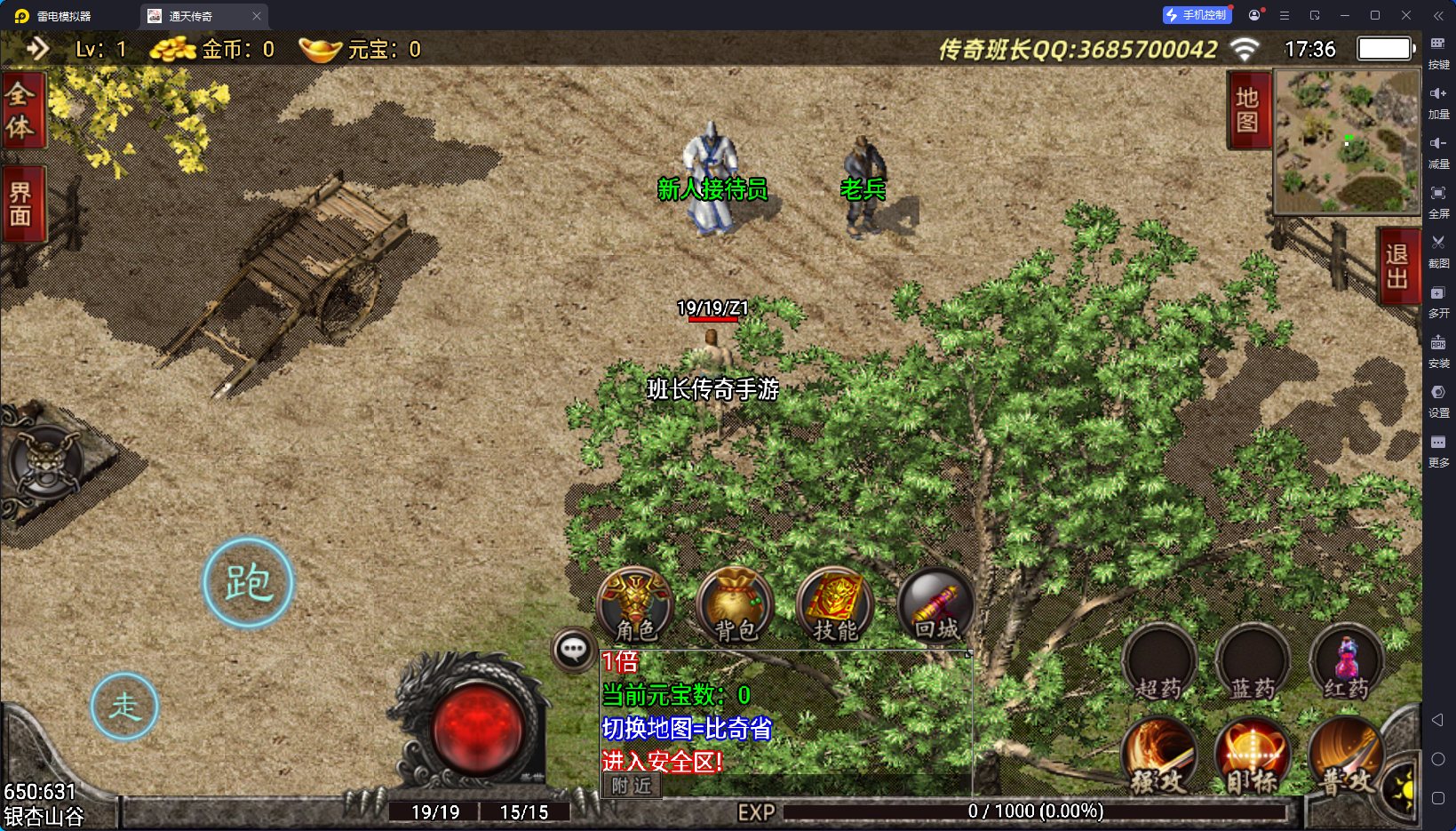Open the 地图 map button
The width and height of the screenshot is (1456, 831).
tap(1247, 110)
